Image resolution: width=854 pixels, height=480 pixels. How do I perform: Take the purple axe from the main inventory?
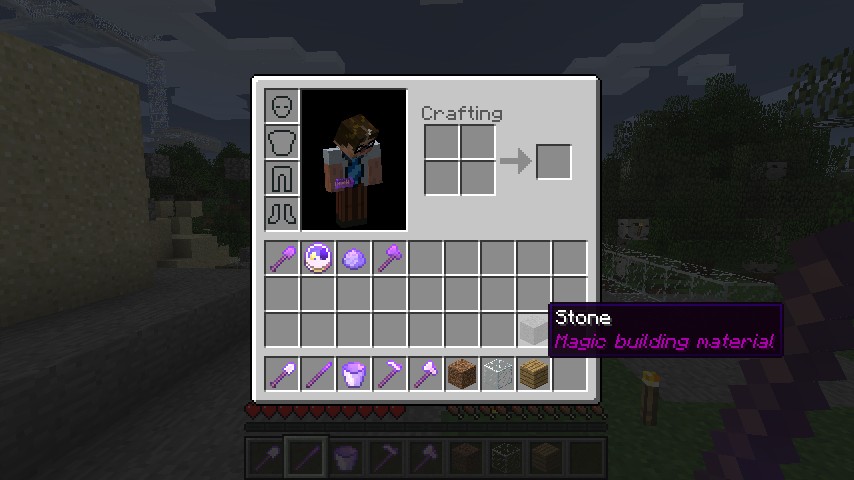pos(391,258)
